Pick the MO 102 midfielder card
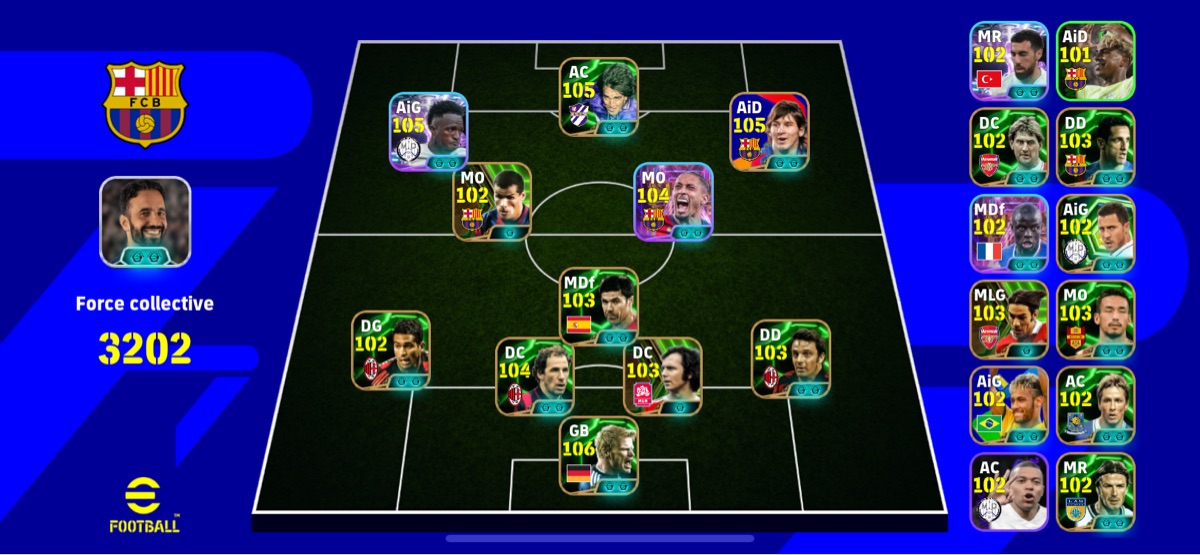 coord(493,202)
